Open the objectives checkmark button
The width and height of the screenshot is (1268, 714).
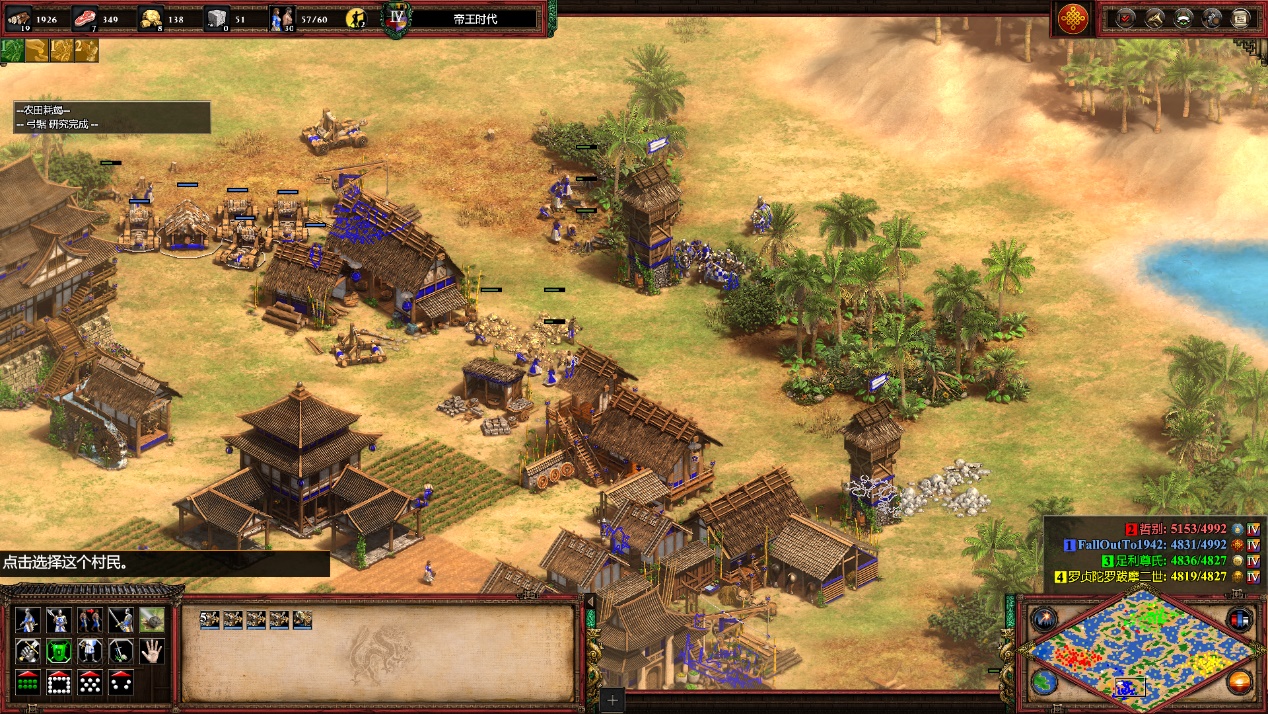pos(1127,18)
